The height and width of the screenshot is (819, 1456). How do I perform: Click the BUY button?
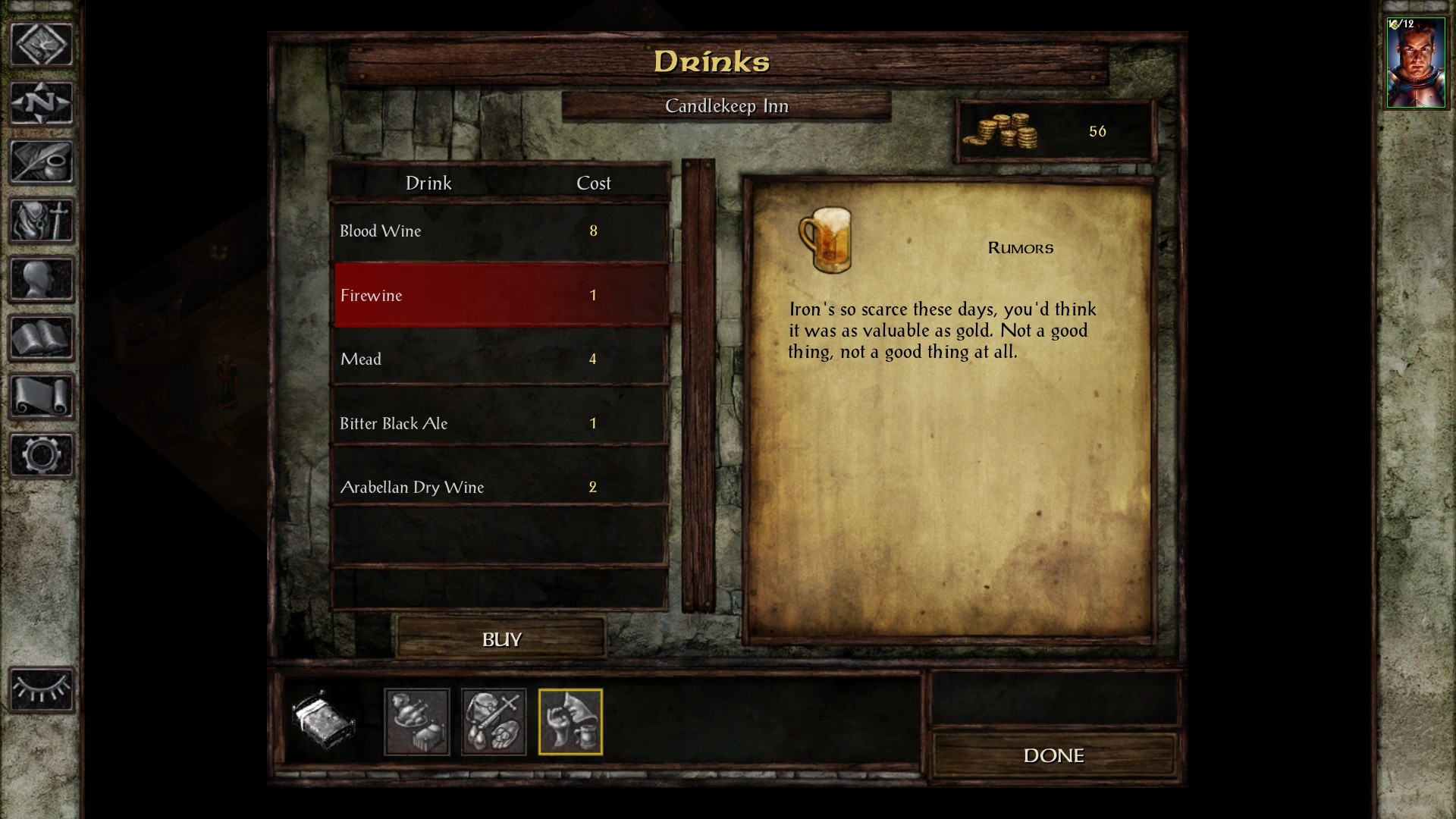[501, 639]
